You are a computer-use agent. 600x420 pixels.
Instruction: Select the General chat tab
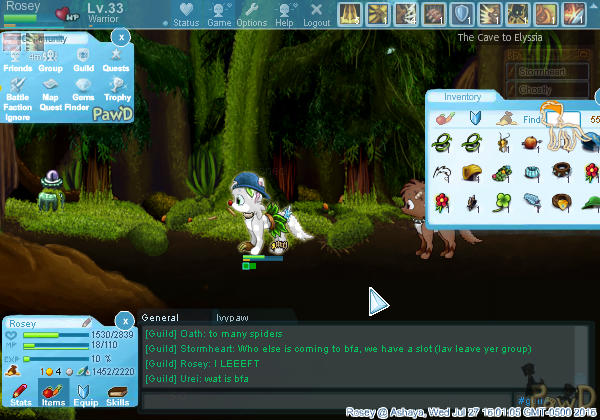point(160,317)
